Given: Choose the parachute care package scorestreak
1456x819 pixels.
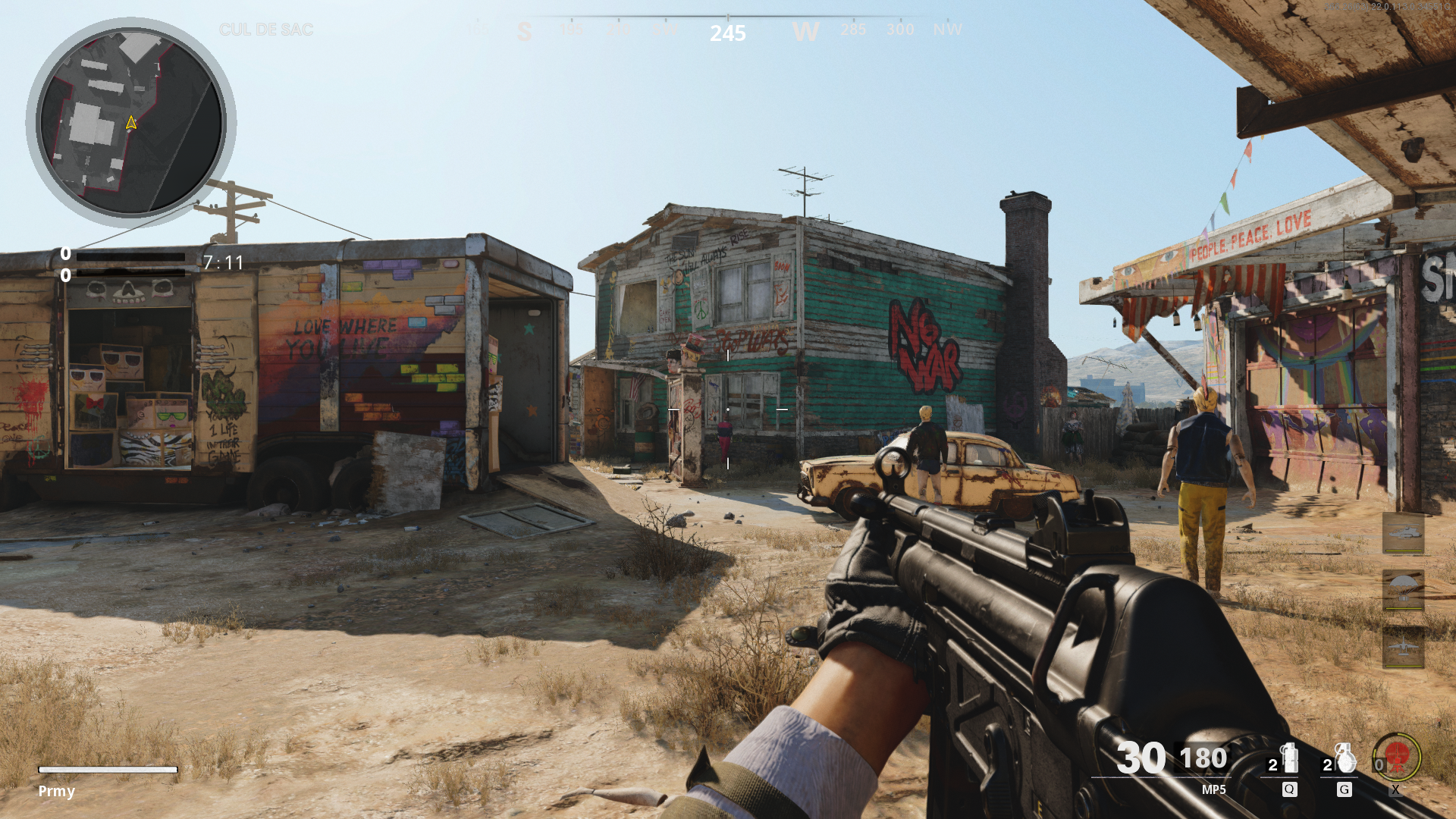Looking at the screenshot, I should coord(1403,590).
